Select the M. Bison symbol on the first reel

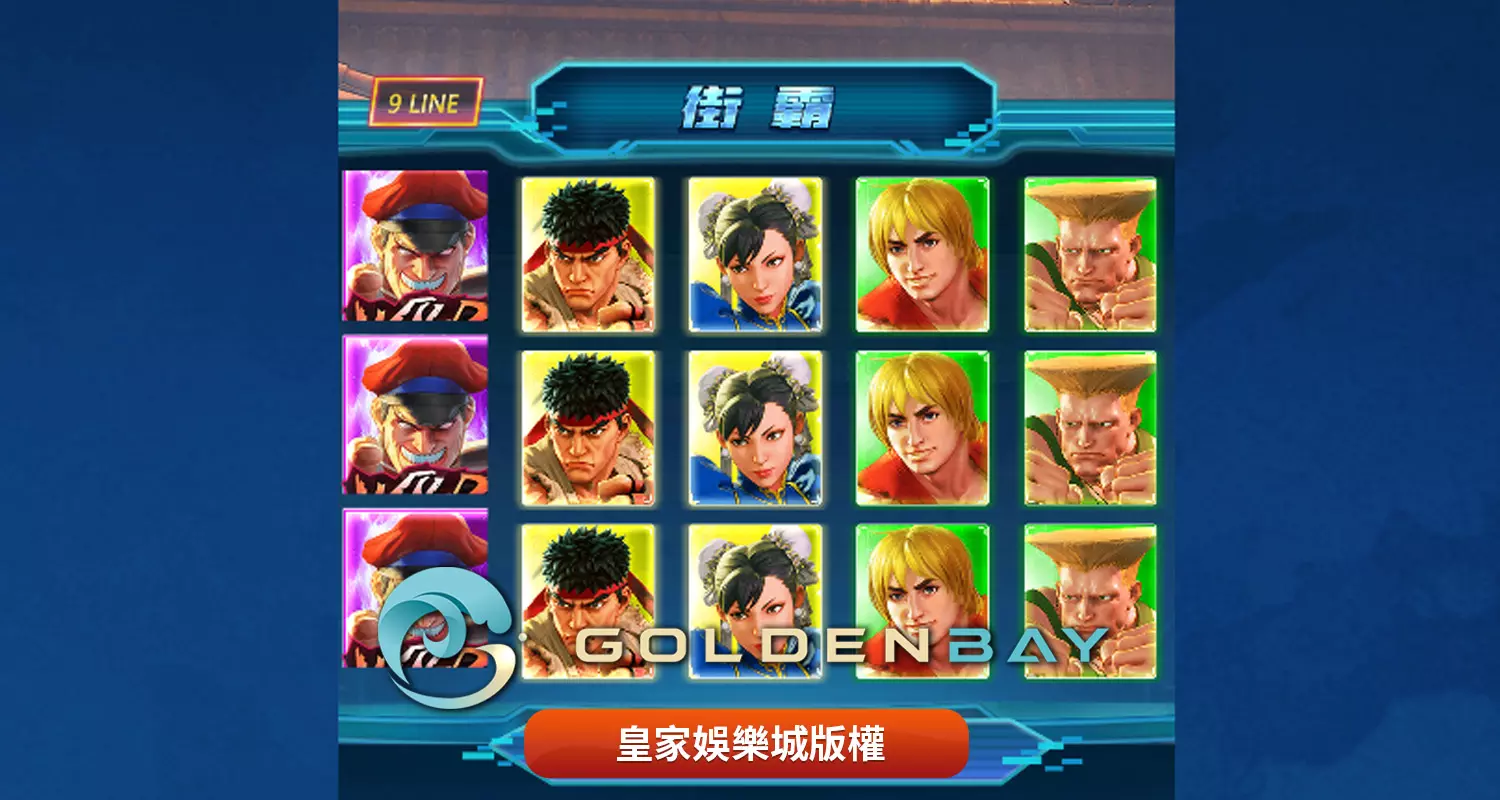pos(415,255)
